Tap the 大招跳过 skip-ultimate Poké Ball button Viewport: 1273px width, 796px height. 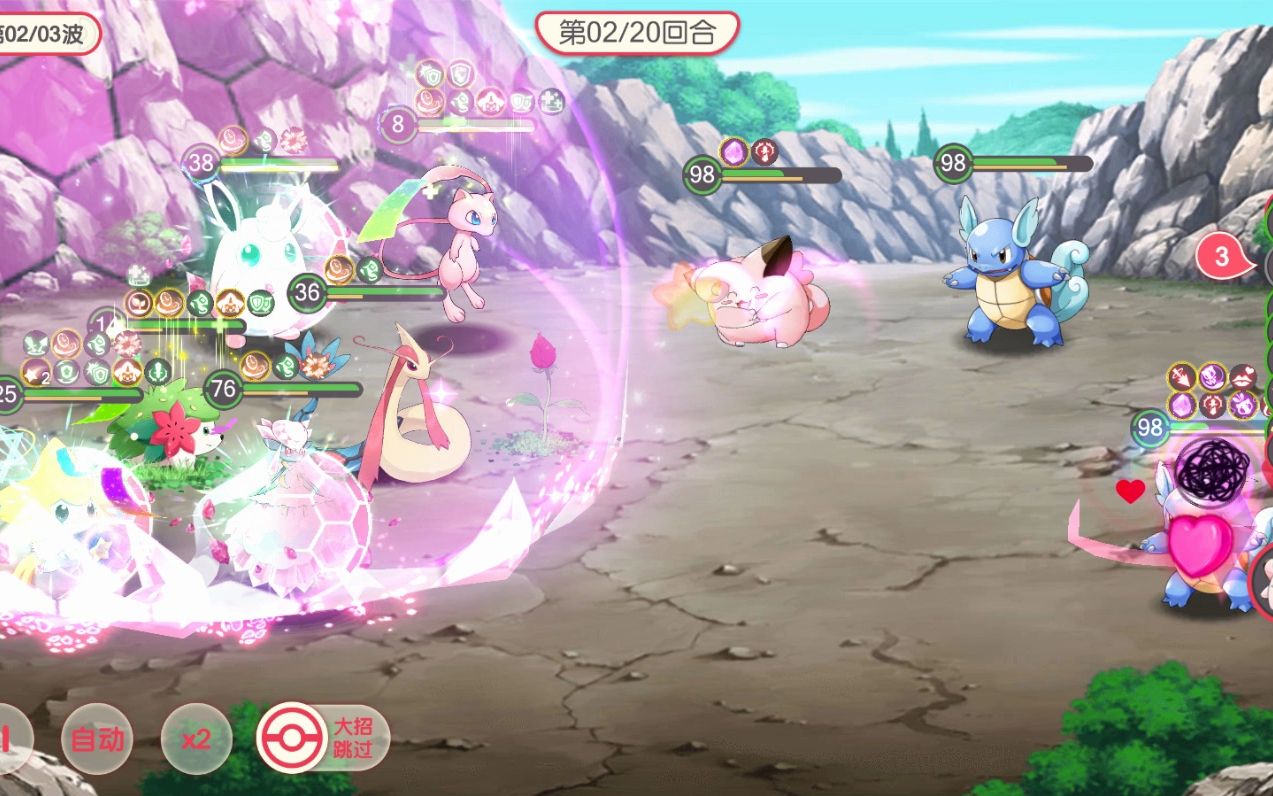(x=322, y=738)
